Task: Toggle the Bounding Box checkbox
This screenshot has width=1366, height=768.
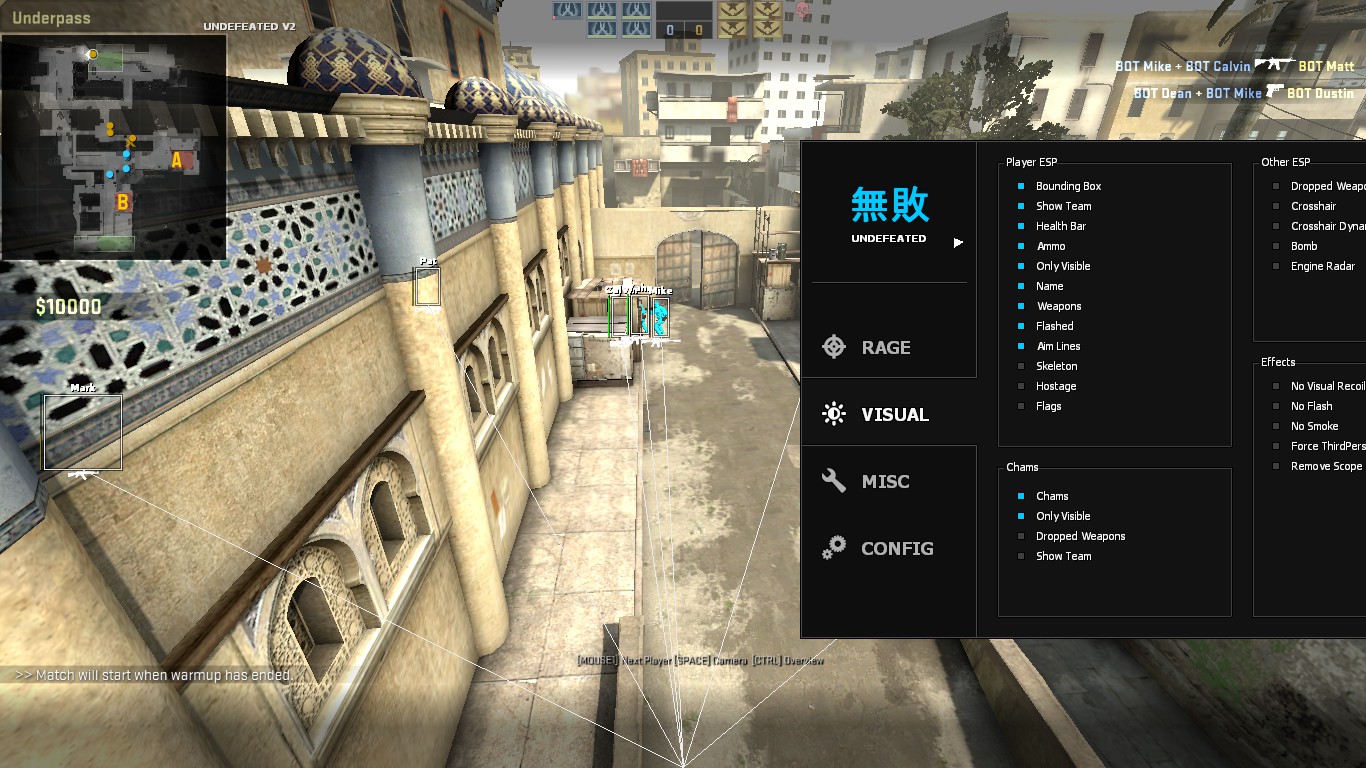Action: click(x=1021, y=186)
